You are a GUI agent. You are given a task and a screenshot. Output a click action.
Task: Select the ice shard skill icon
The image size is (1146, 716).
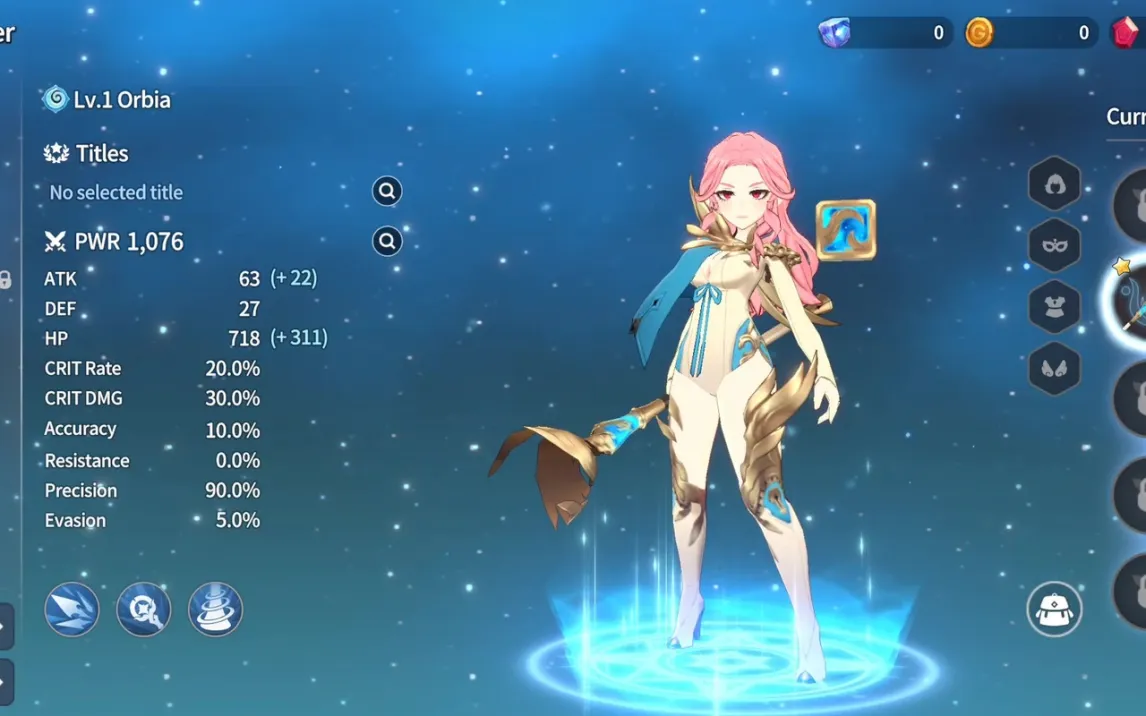(72, 609)
